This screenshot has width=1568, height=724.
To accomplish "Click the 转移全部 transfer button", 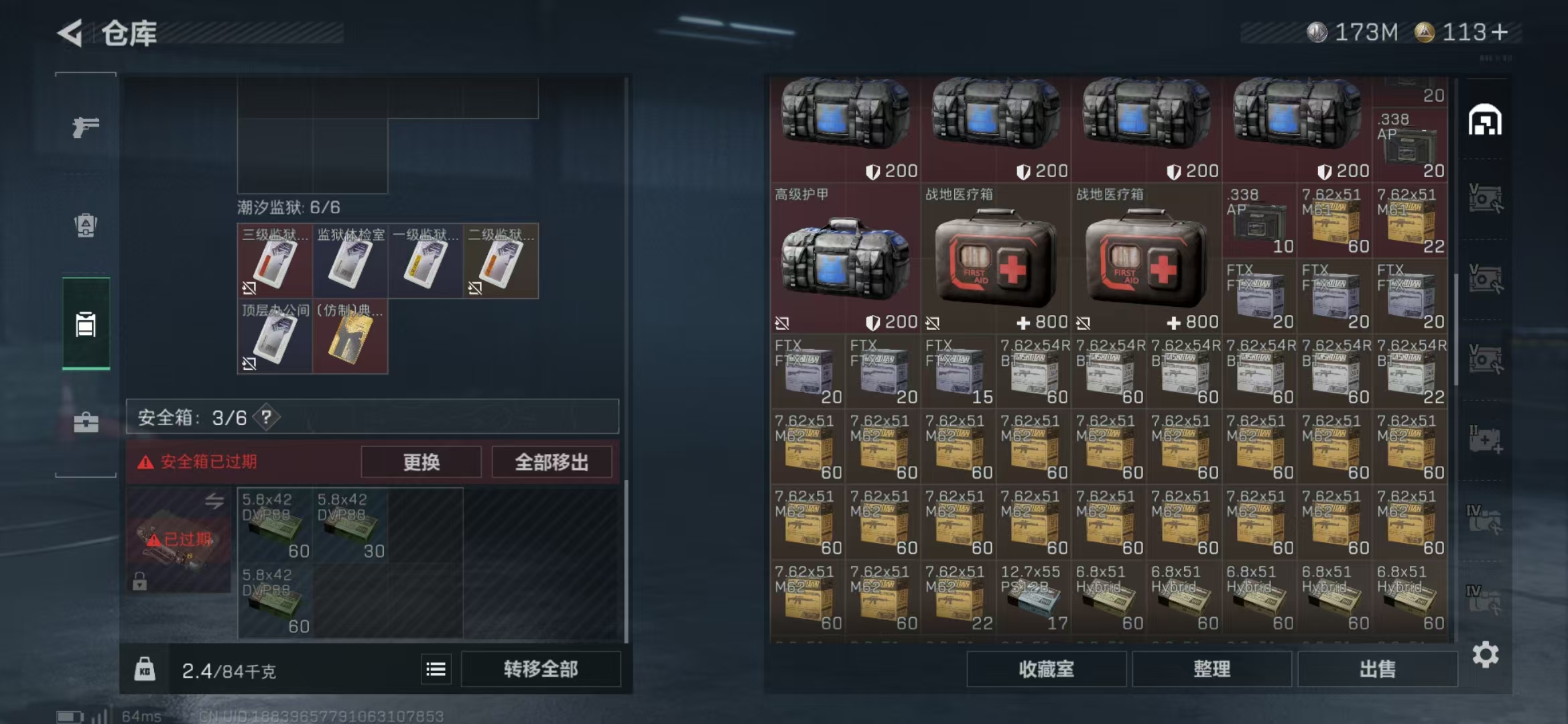I will pyautogui.click(x=541, y=668).
